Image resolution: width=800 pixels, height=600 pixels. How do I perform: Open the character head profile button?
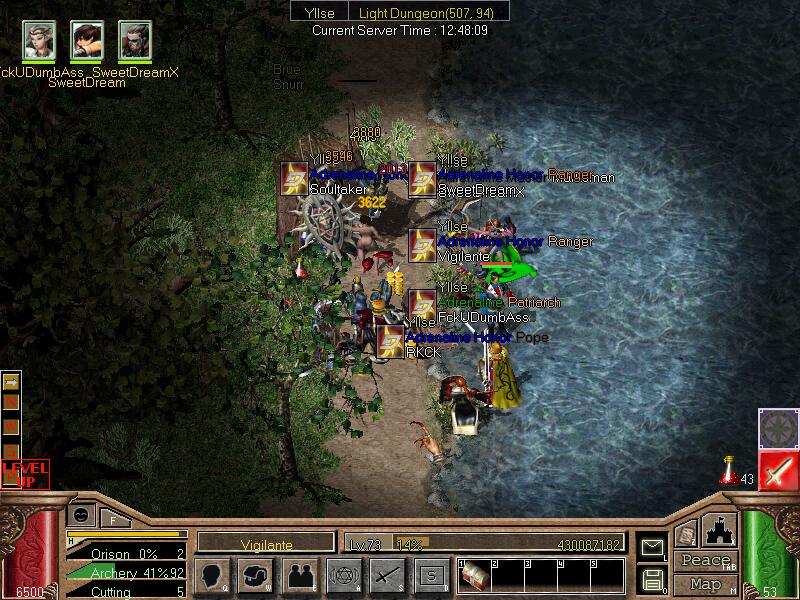point(213,575)
